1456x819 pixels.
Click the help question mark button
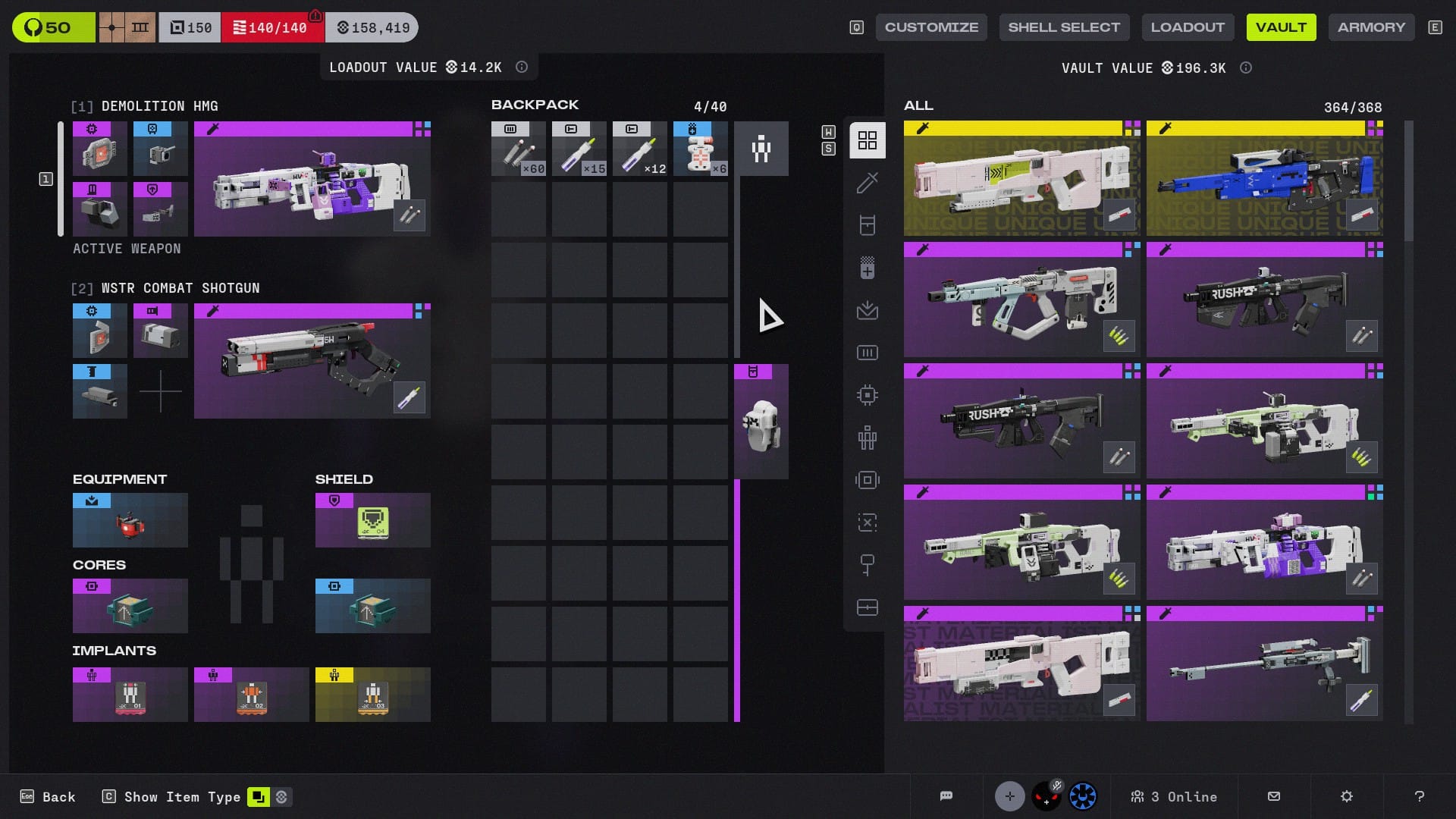(1419, 796)
